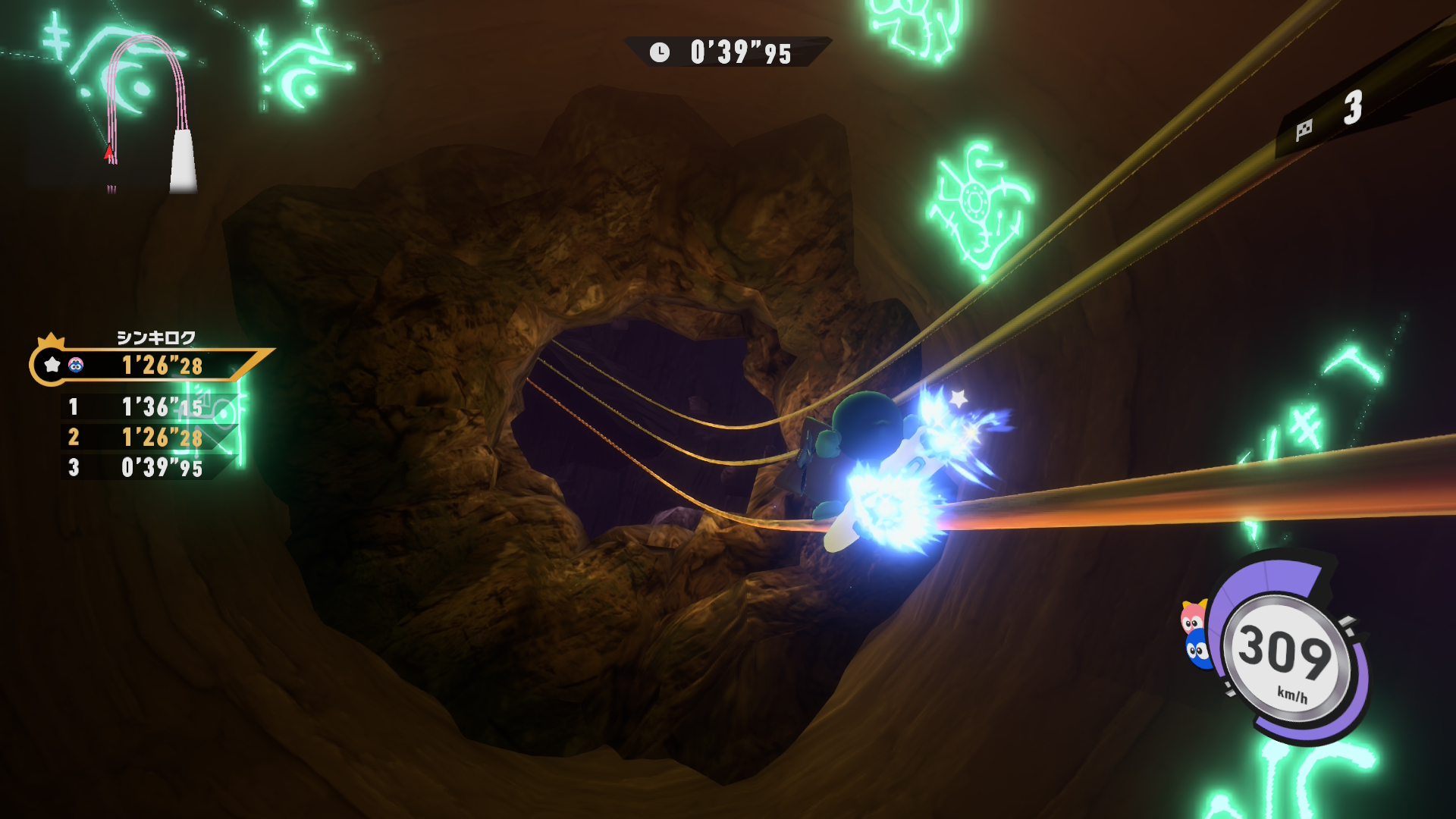The width and height of the screenshot is (1456, 819).
Task: Click the pink character icon beside speedometer
Action: tap(1193, 618)
